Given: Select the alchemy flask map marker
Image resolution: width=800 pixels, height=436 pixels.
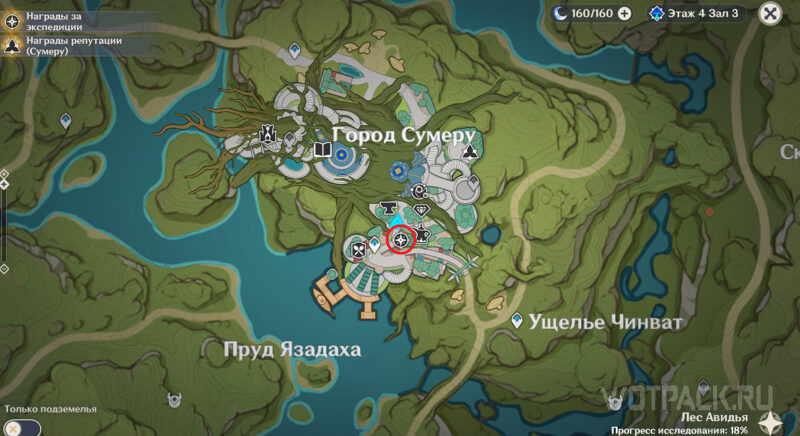Looking at the screenshot, I should [421, 234].
